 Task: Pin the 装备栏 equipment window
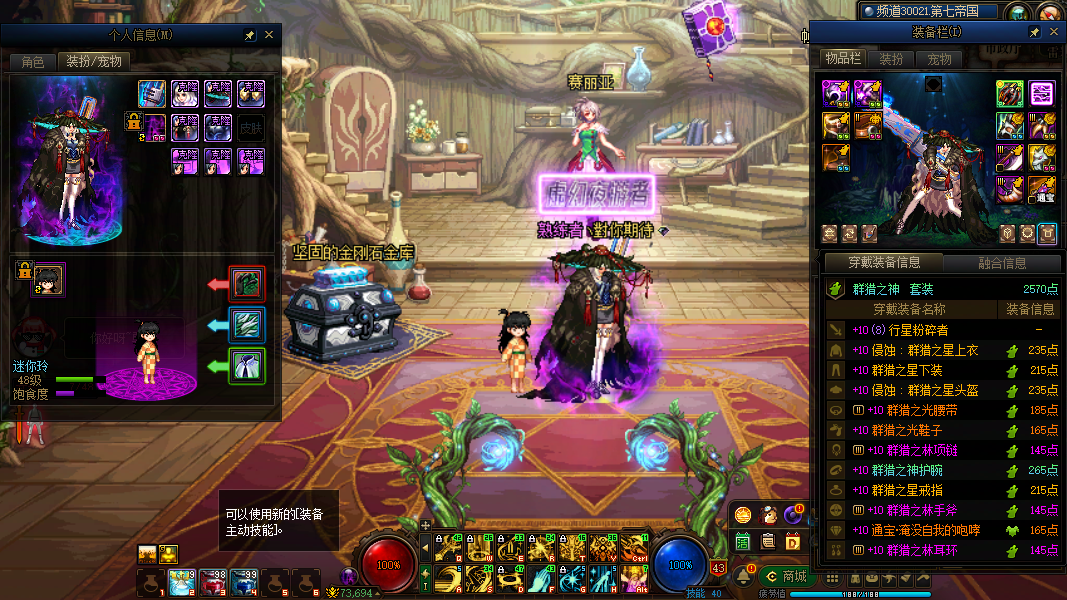pyautogui.click(x=1035, y=33)
